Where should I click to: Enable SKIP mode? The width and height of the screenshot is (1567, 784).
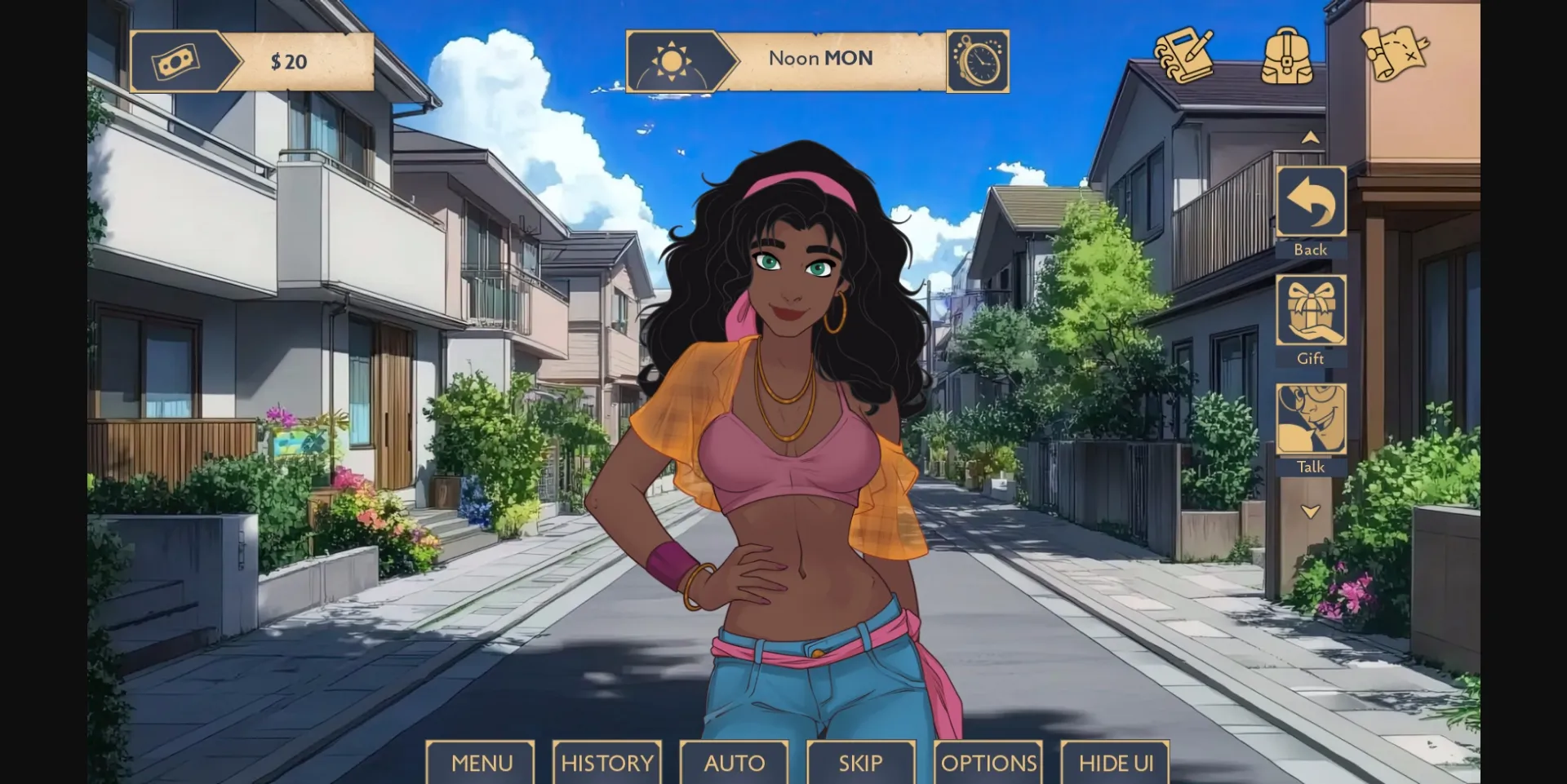click(860, 764)
